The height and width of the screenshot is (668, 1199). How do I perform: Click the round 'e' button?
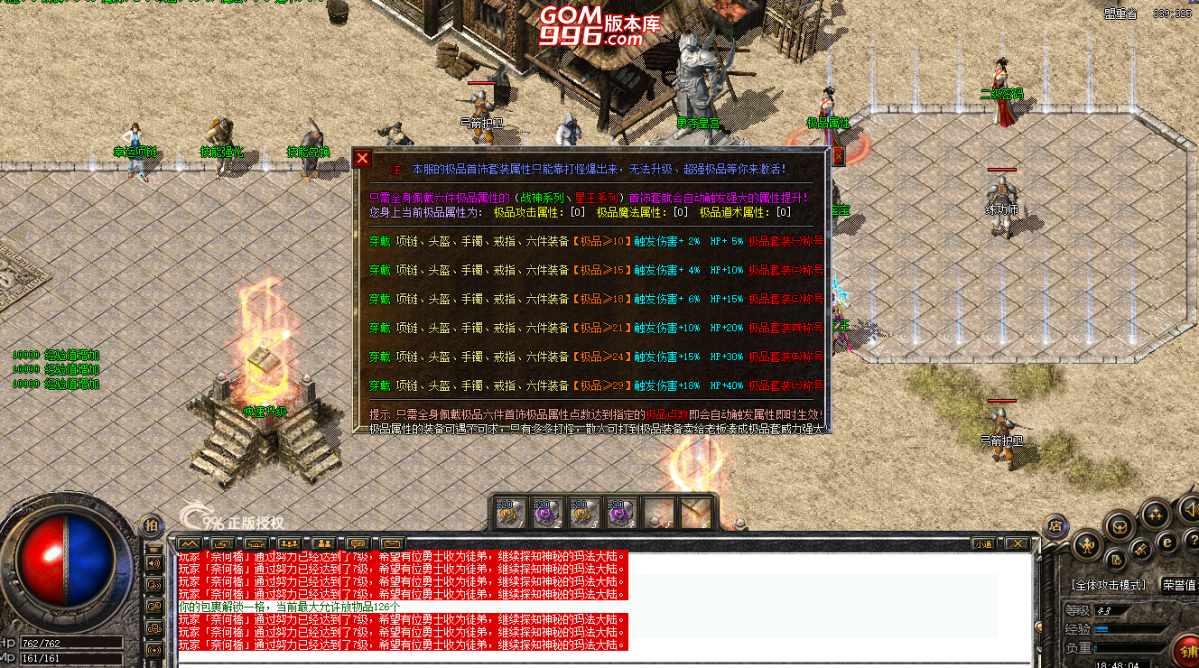tap(1166, 541)
